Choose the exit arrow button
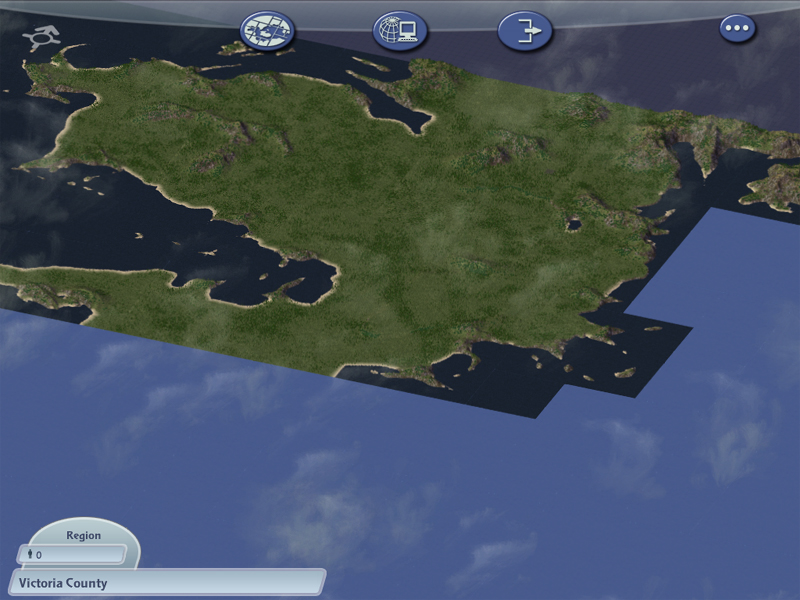The image size is (800, 600). point(525,31)
